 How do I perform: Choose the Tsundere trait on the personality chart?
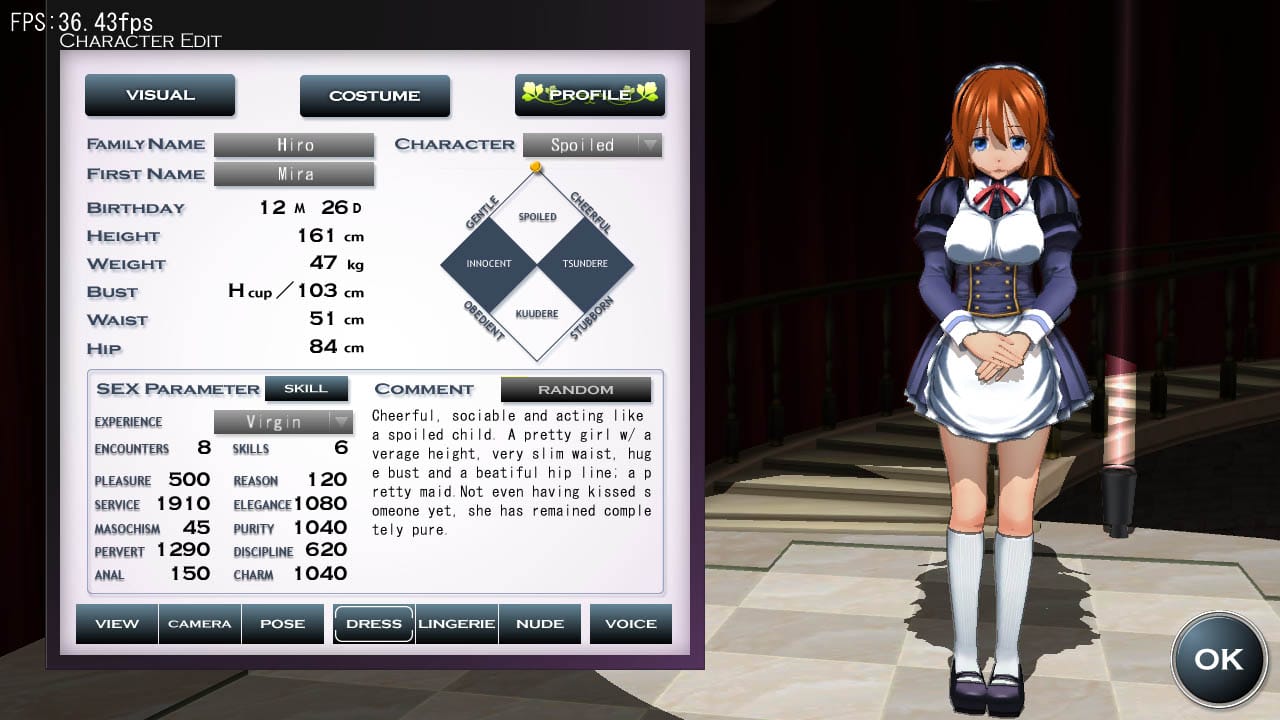point(588,263)
